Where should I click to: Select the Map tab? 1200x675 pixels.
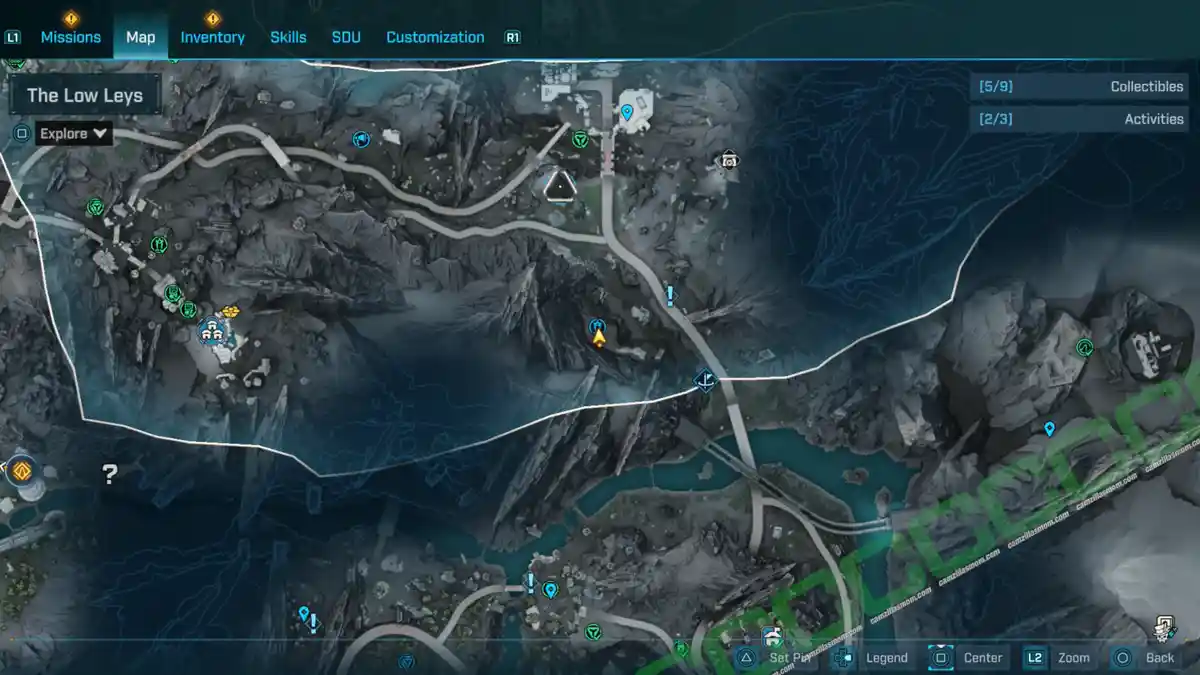coord(140,37)
